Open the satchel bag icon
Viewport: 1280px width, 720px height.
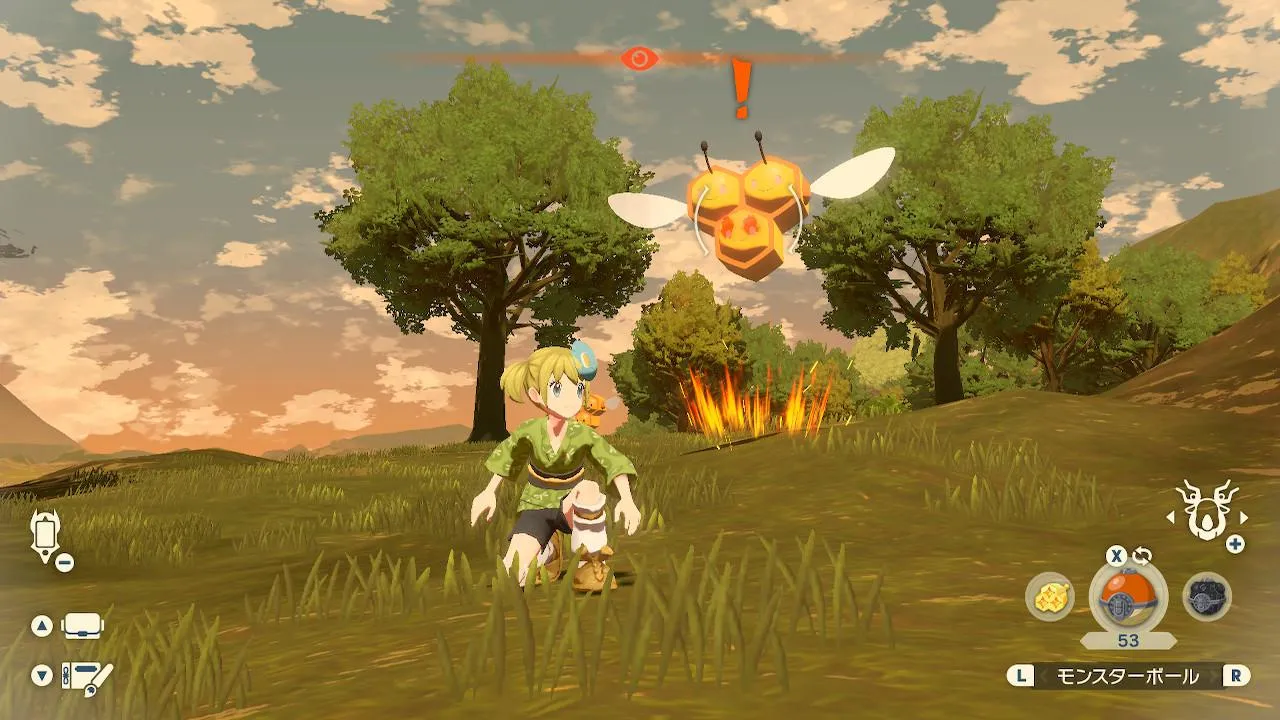(x=83, y=627)
